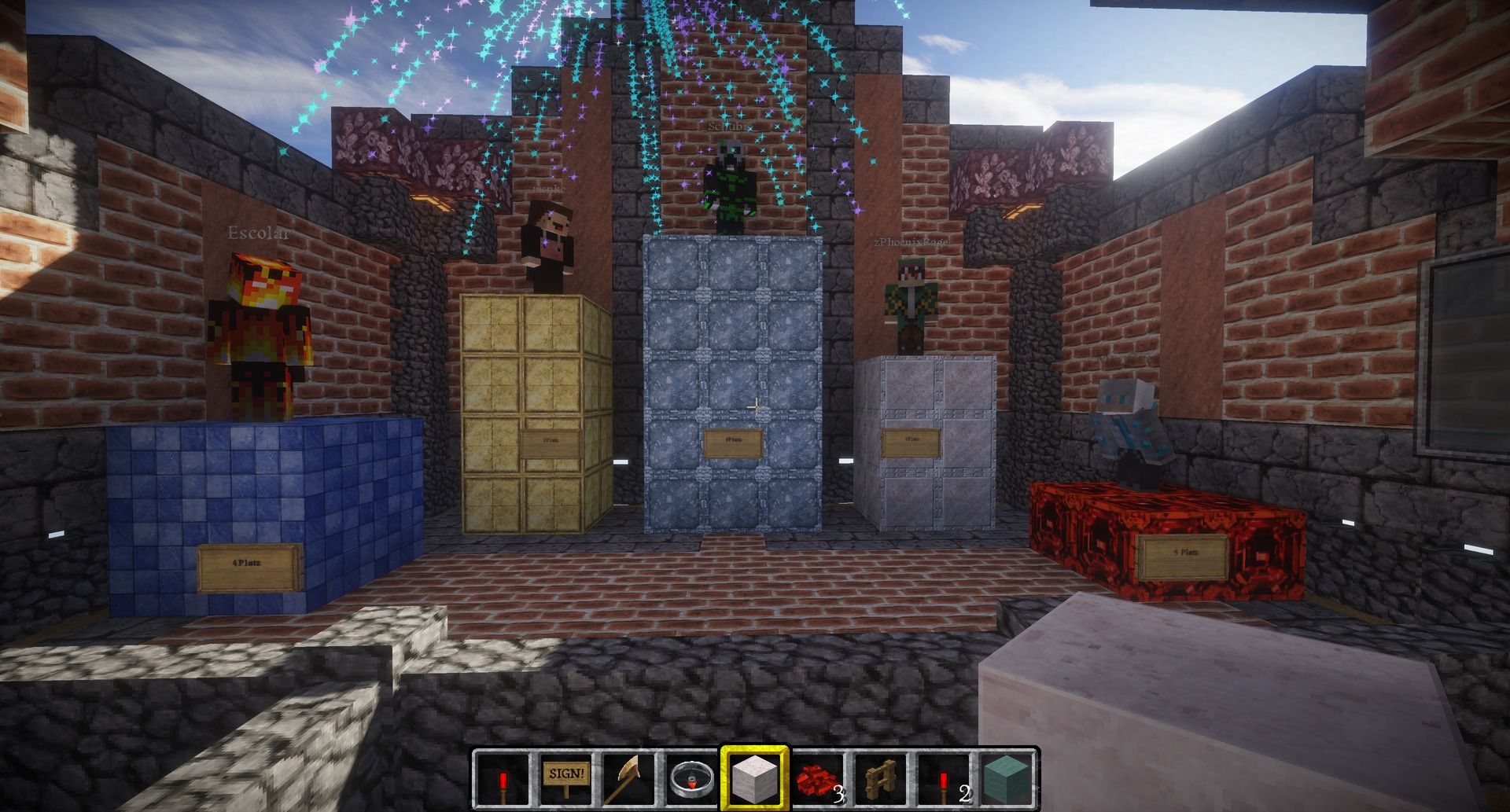This screenshot has height=812, width=1510.
Task: Choose the redstone torch stack of two
Action: tap(943, 778)
